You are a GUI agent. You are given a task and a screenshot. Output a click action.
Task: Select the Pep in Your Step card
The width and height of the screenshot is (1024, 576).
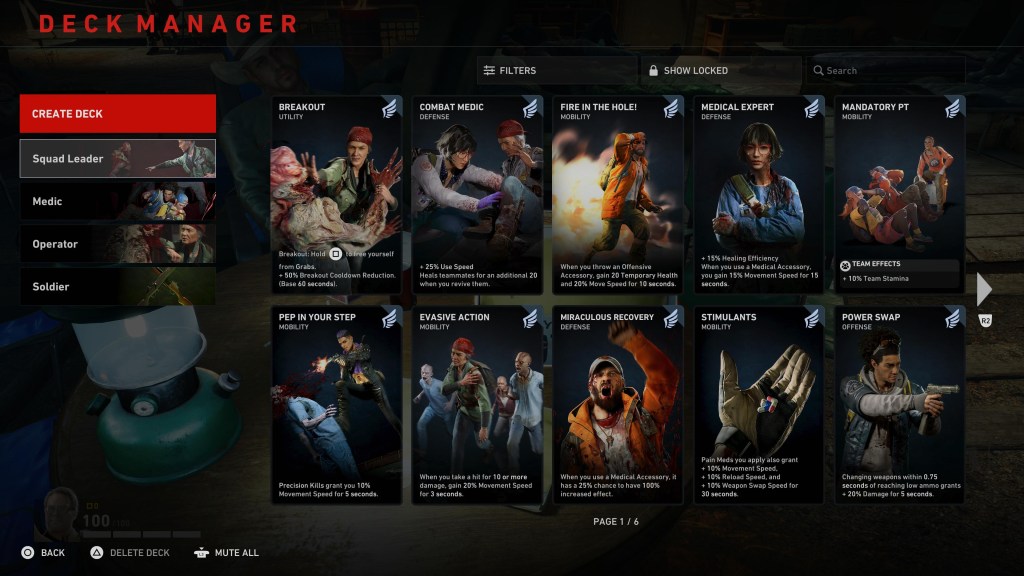point(336,405)
